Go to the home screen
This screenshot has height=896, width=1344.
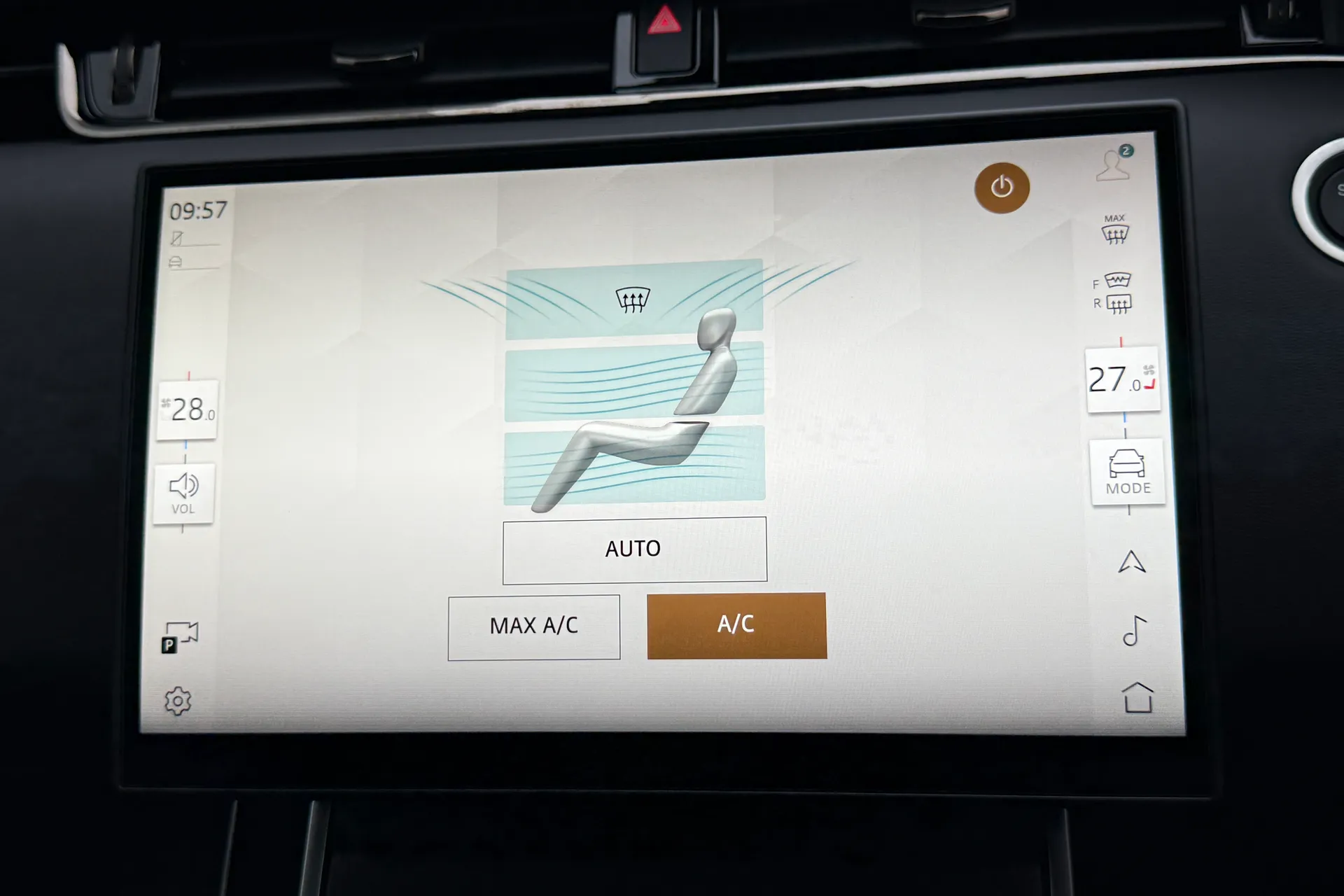(x=1137, y=698)
